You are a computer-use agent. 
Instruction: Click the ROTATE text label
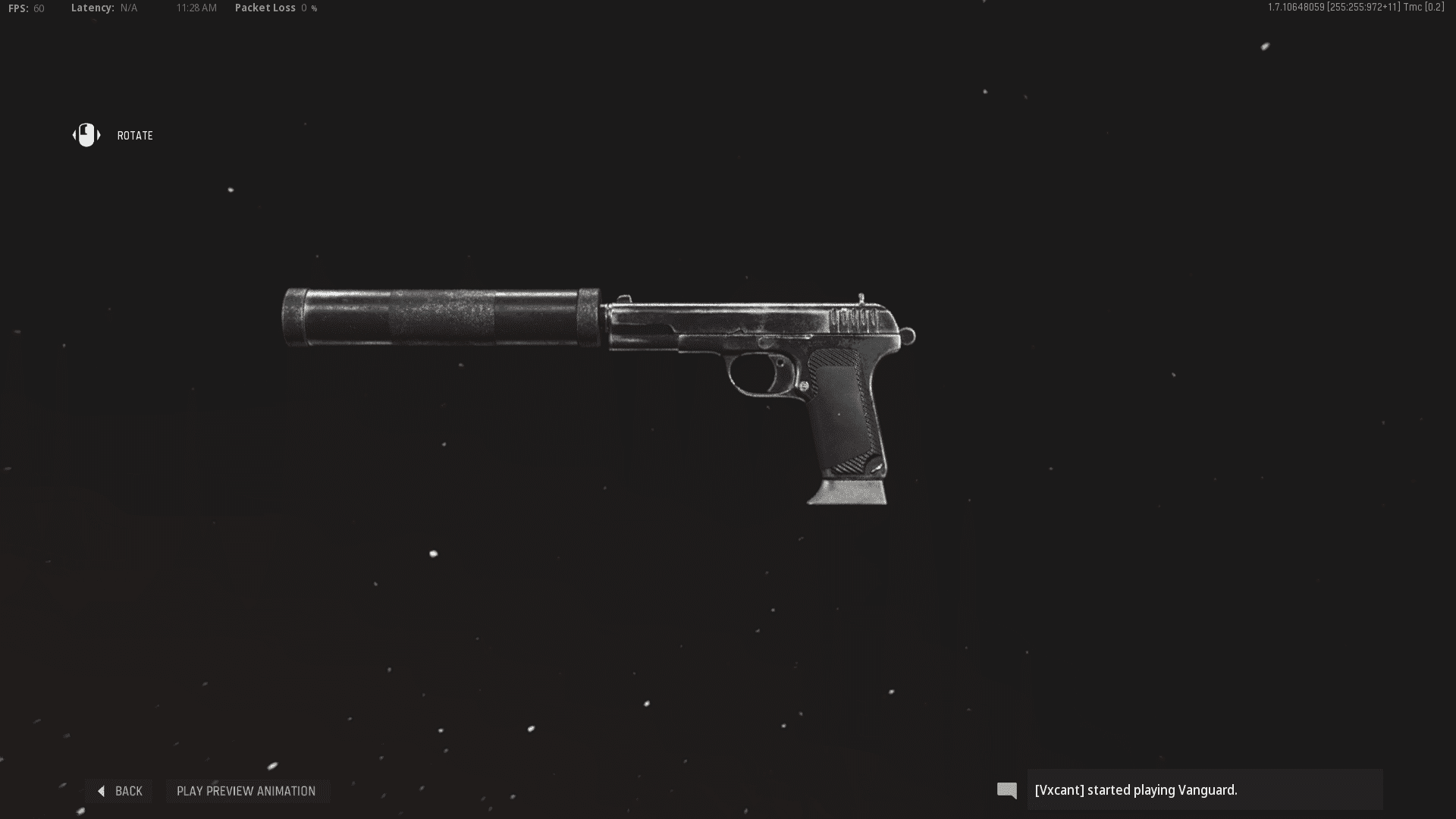[x=134, y=136]
